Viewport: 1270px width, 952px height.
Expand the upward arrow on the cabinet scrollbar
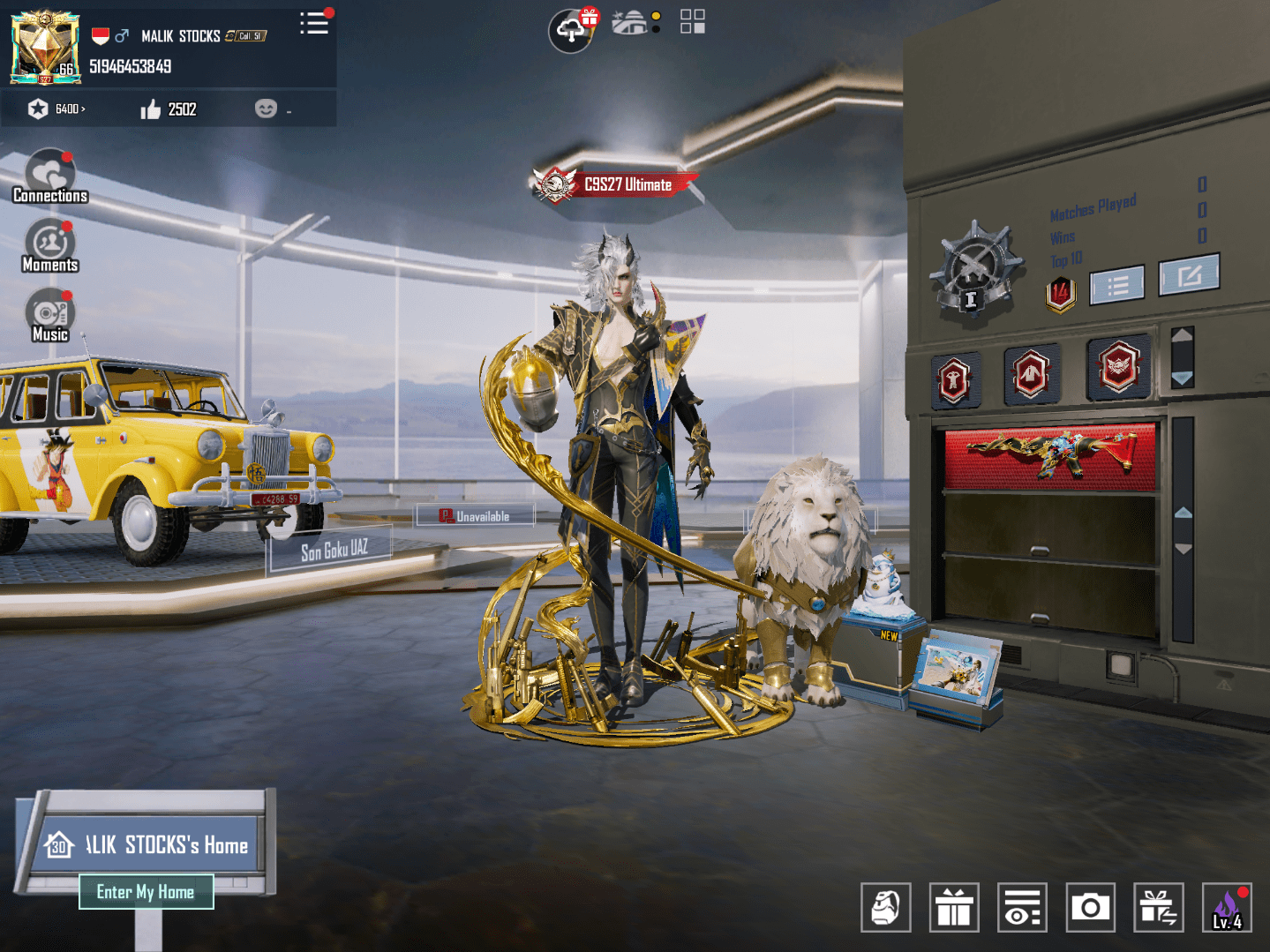click(1181, 334)
